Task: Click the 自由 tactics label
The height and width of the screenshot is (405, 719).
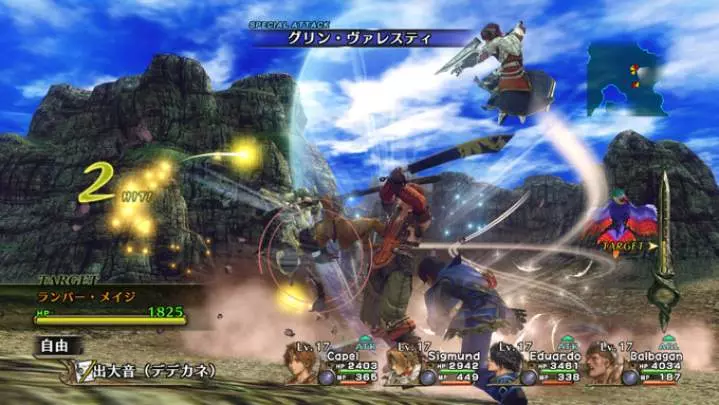Action: click(55, 347)
